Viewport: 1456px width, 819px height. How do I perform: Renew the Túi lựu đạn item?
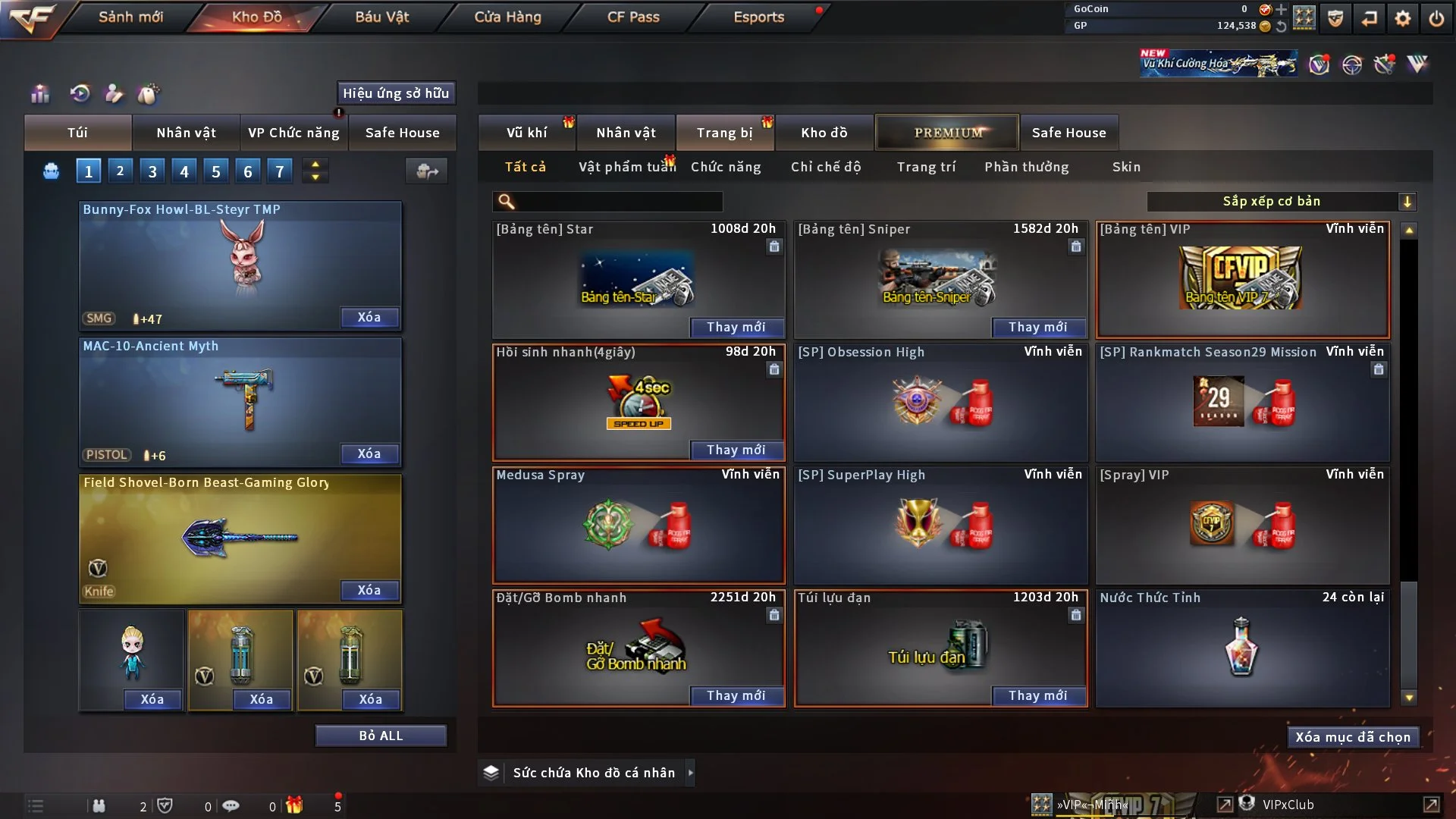[x=1037, y=695]
